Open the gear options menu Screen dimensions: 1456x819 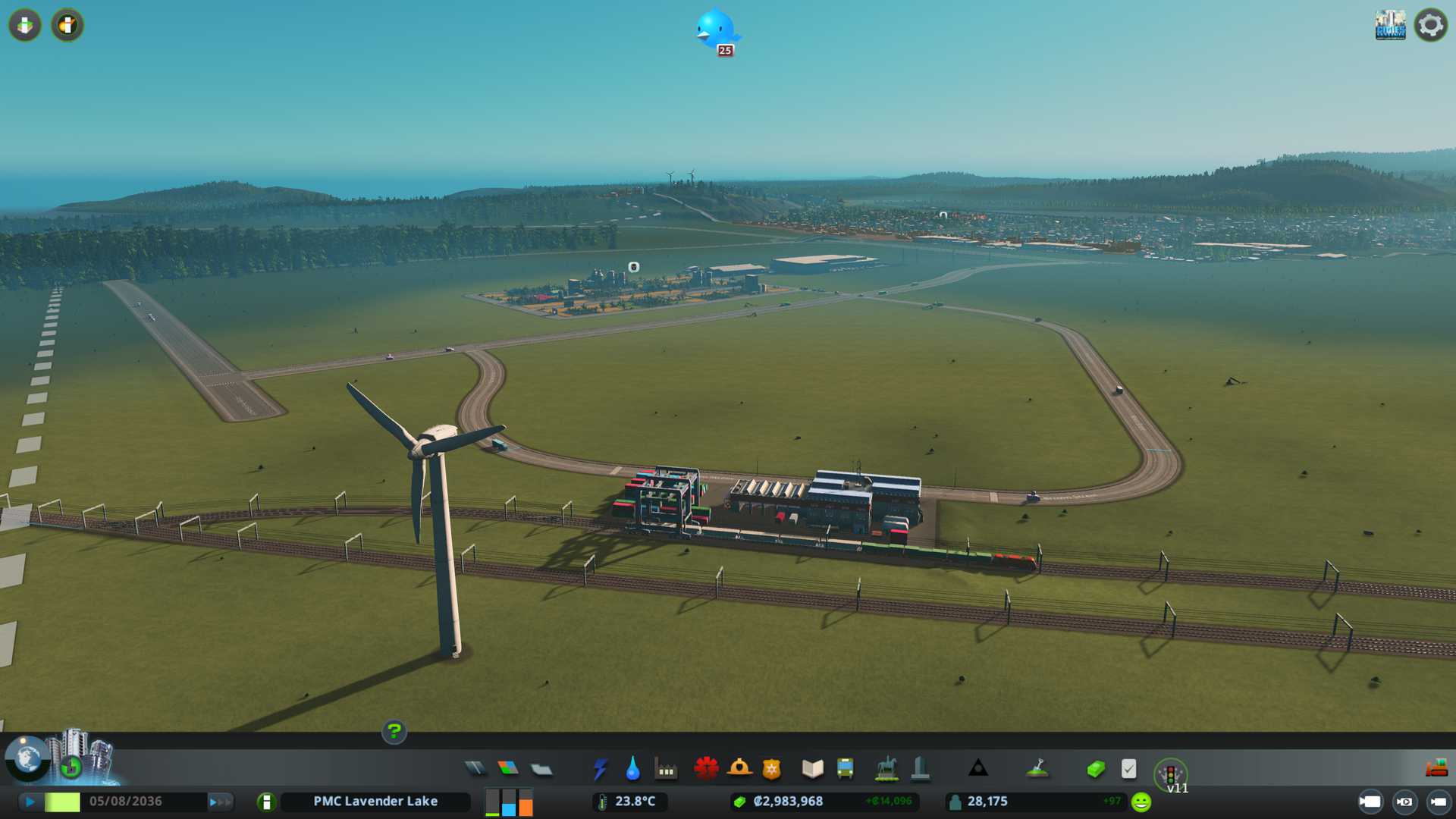(1430, 25)
